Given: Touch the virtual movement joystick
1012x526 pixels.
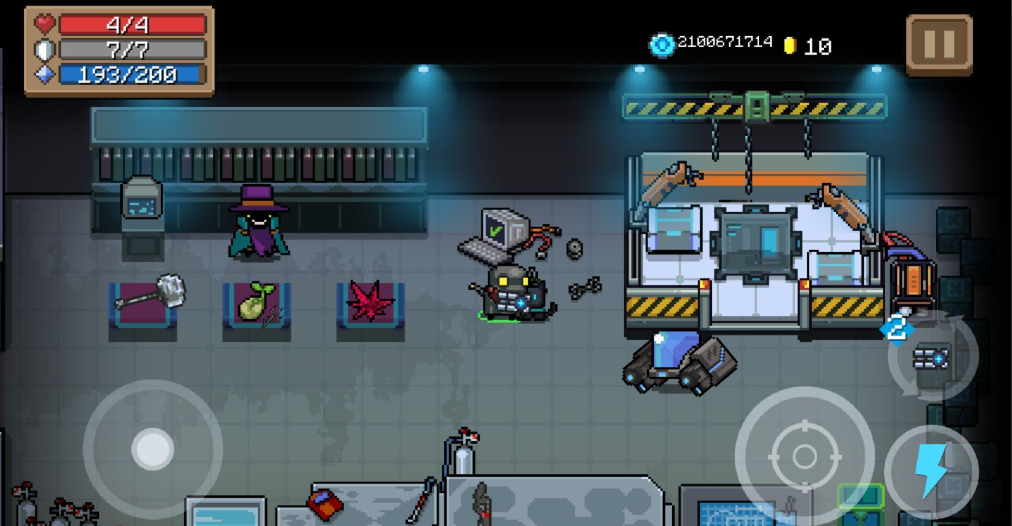Looking at the screenshot, I should [152, 449].
